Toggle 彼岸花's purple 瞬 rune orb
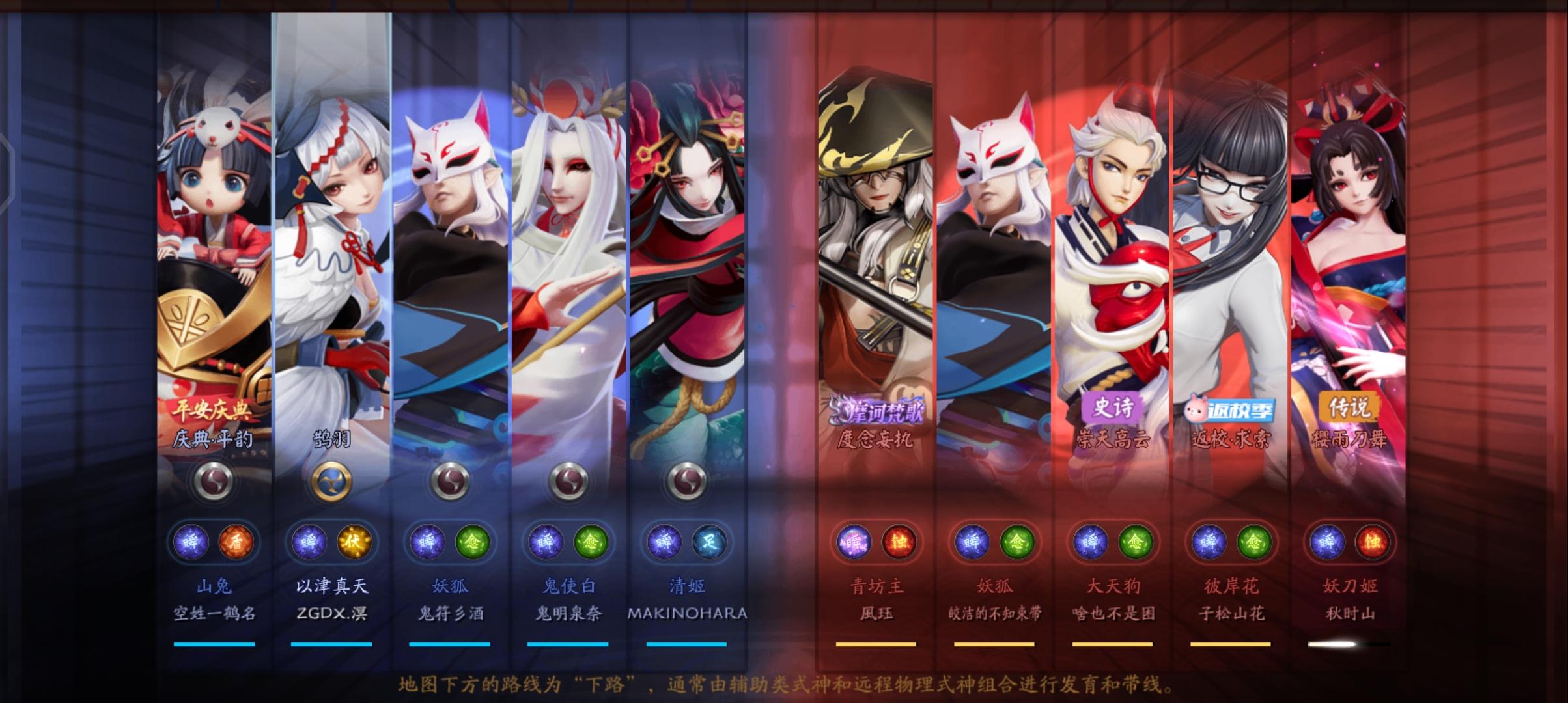The width and height of the screenshot is (1568, 703). click(1209, 540)
